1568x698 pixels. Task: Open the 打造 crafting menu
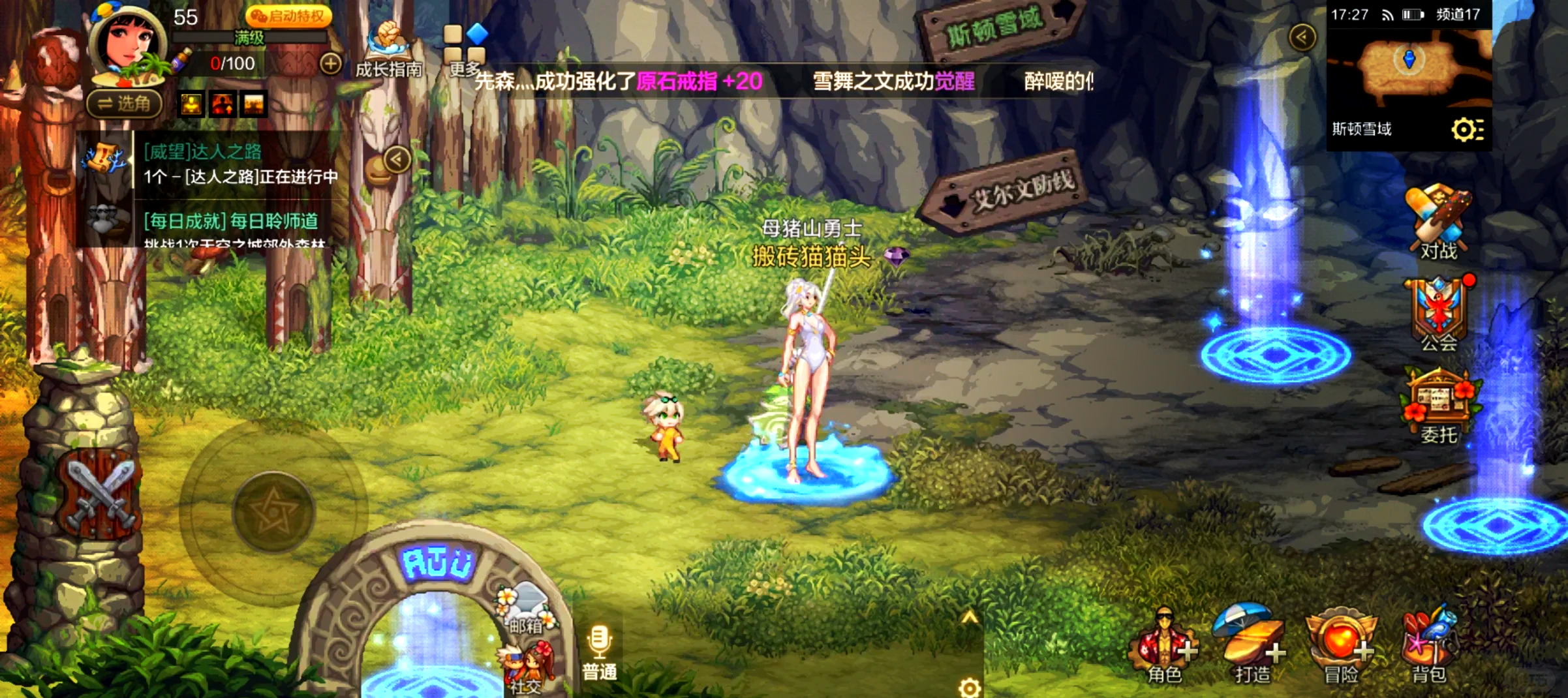coord(1252,646)
